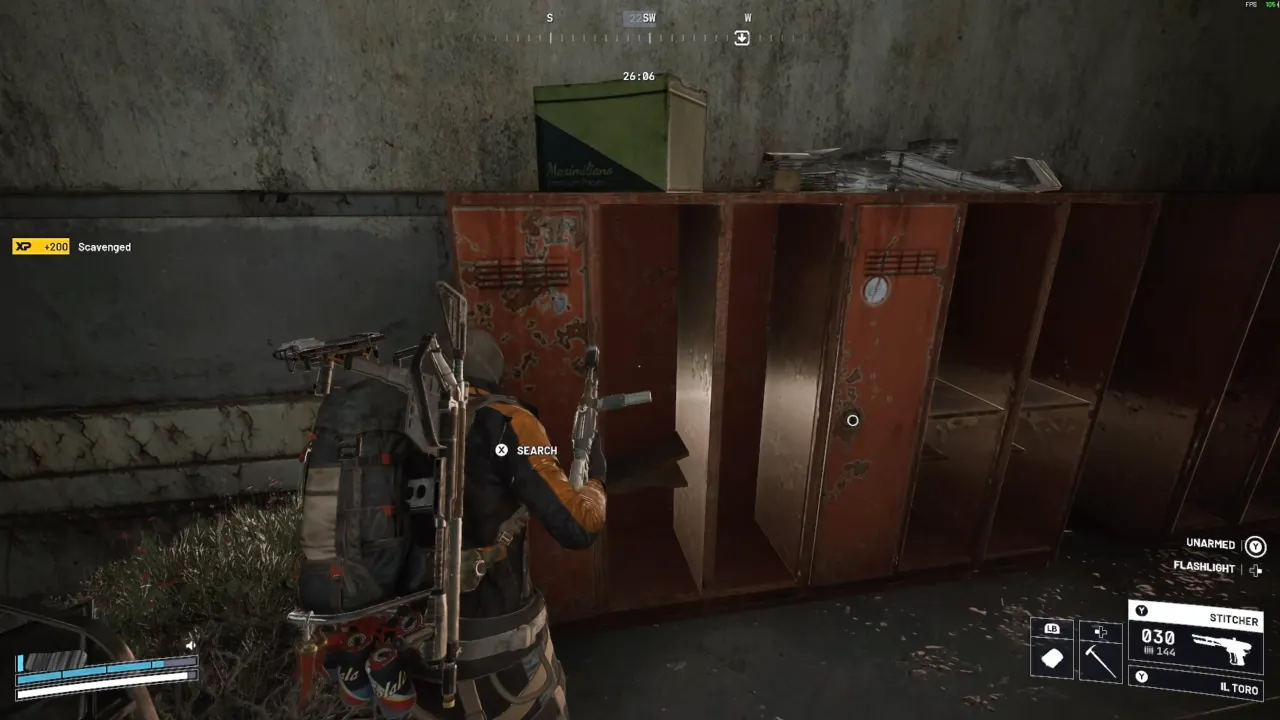Image resolution: width=1280 pixels, height=720 pixels.
Task: Click the speaker icon near the health bar
Action: coord(190,644)
